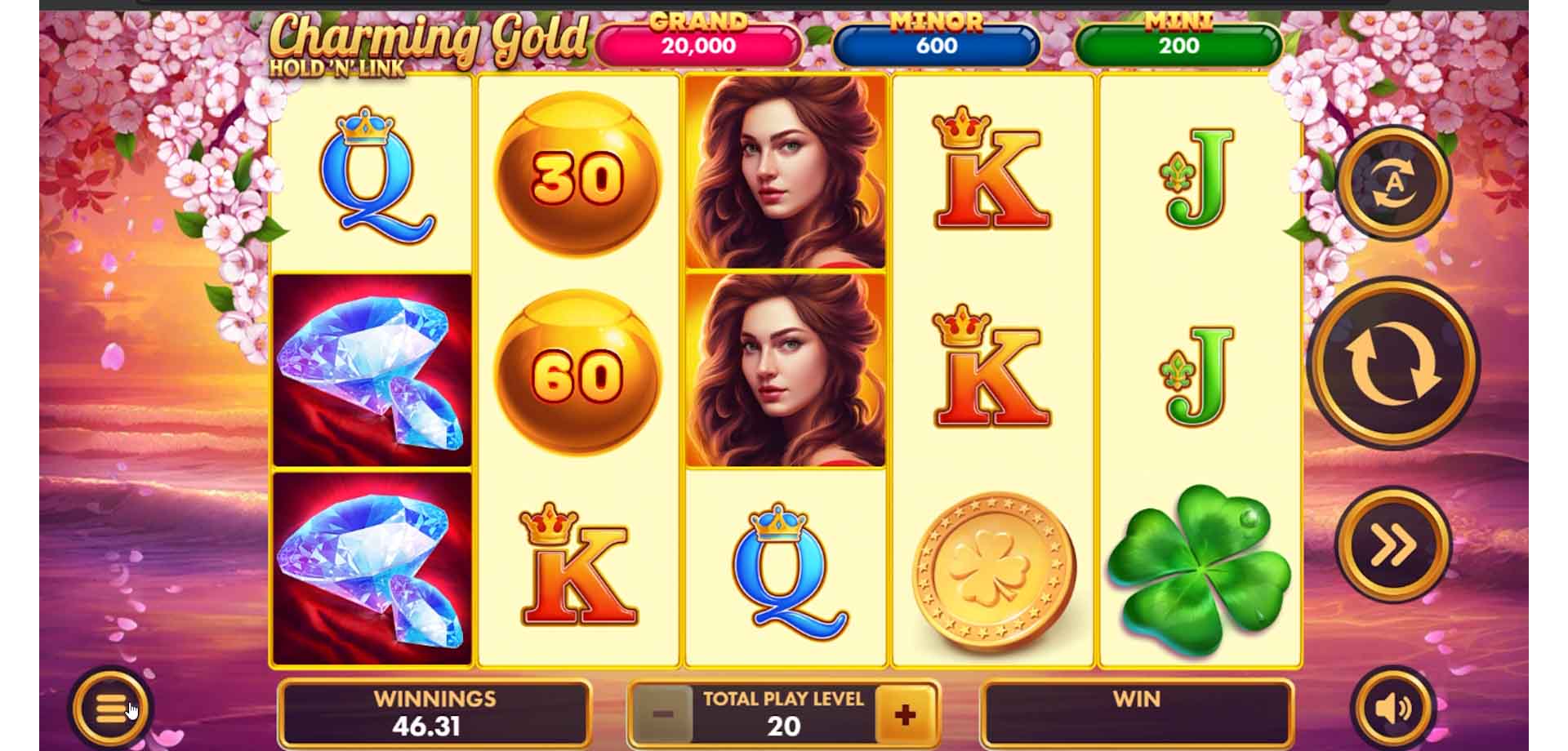Click the Total Play Level value 20
This screenshot has height=751, width=1568.
784,725
